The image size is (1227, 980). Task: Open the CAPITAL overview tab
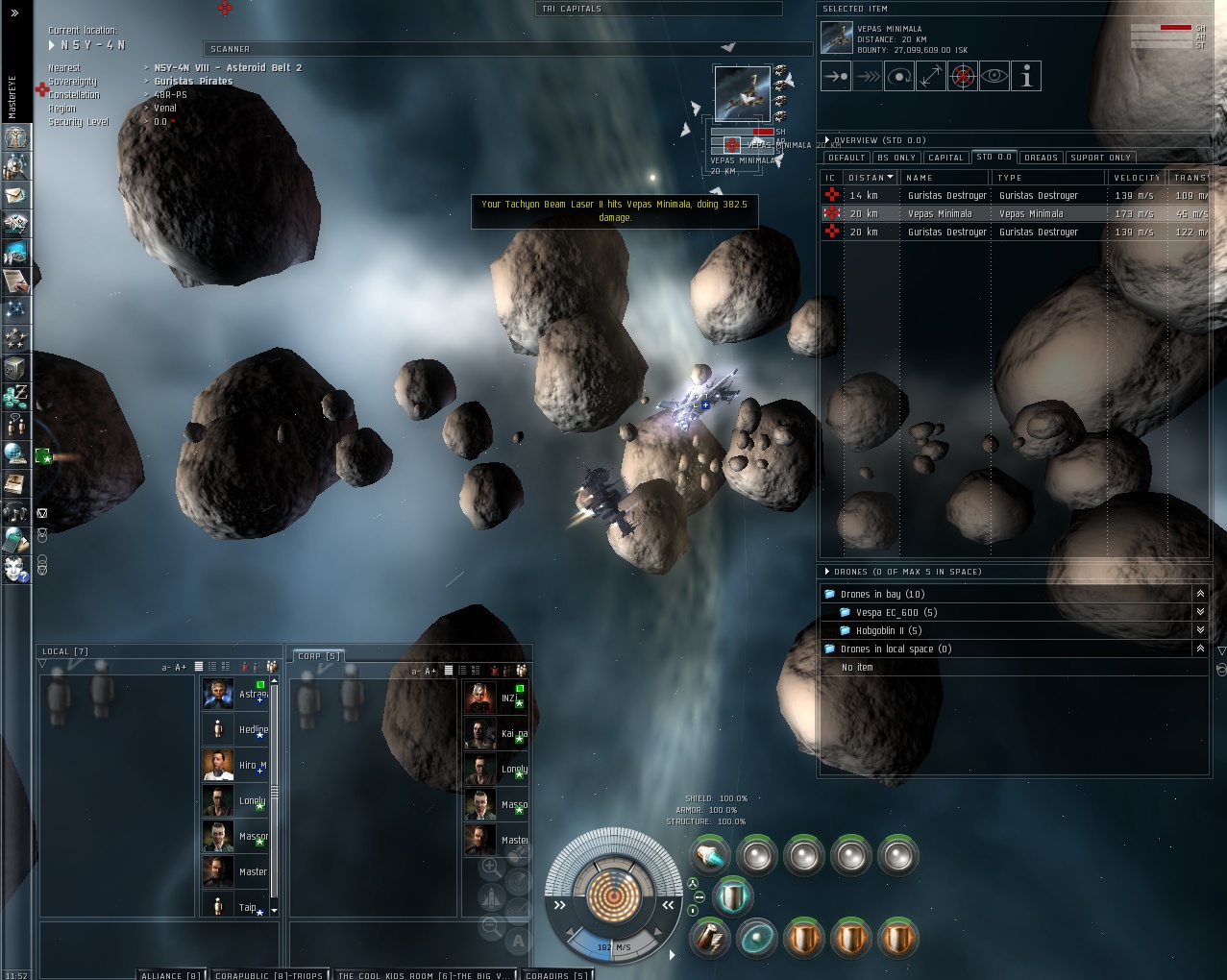(945, 158)
